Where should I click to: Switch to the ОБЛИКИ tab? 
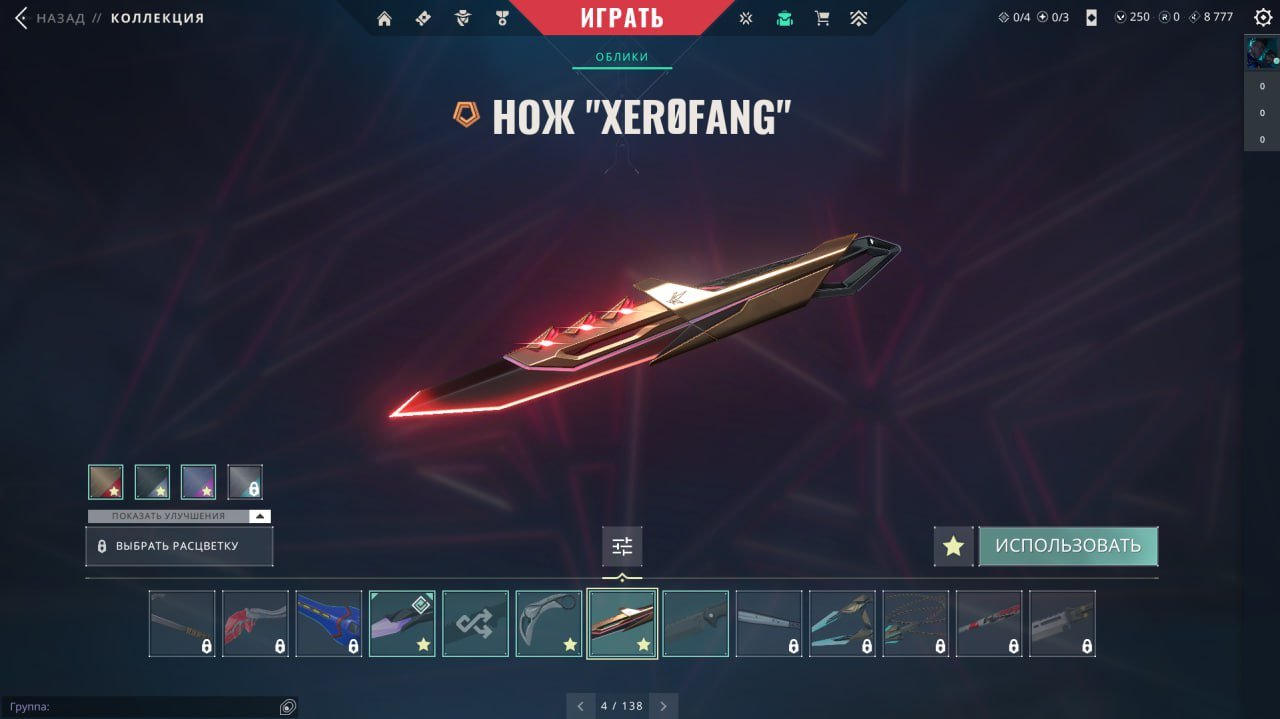pos(622,57)
